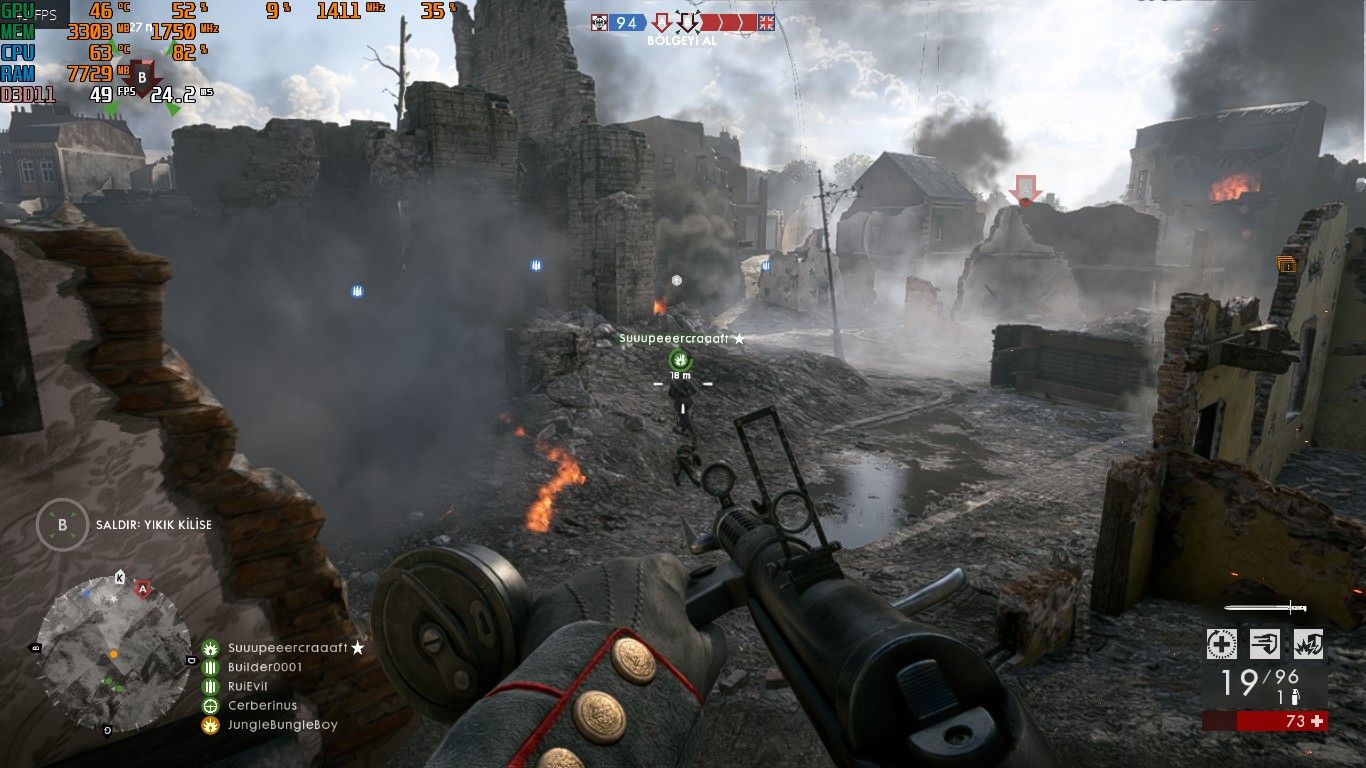Click the red A marker on minimap edge
The height and width of the screenshot is (768, 1366).
point(143,589)
